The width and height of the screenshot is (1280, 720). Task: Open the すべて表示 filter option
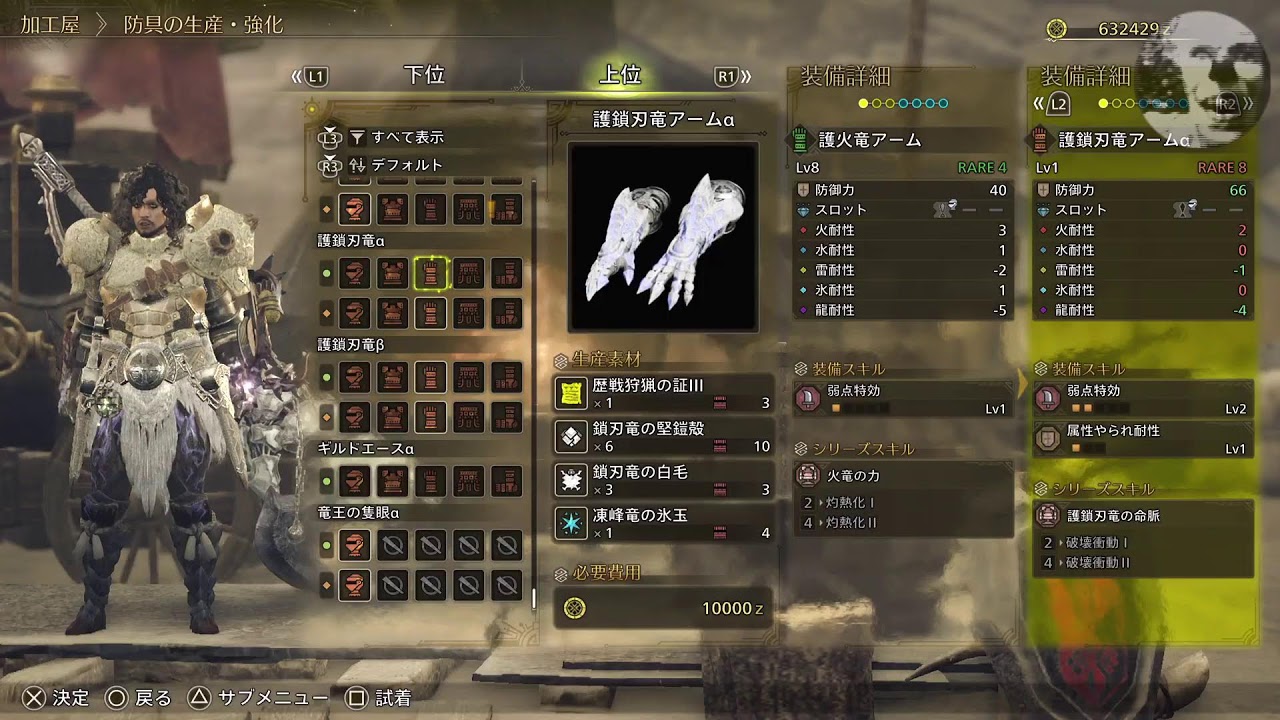pyautogui.click(x=407, y=137)
